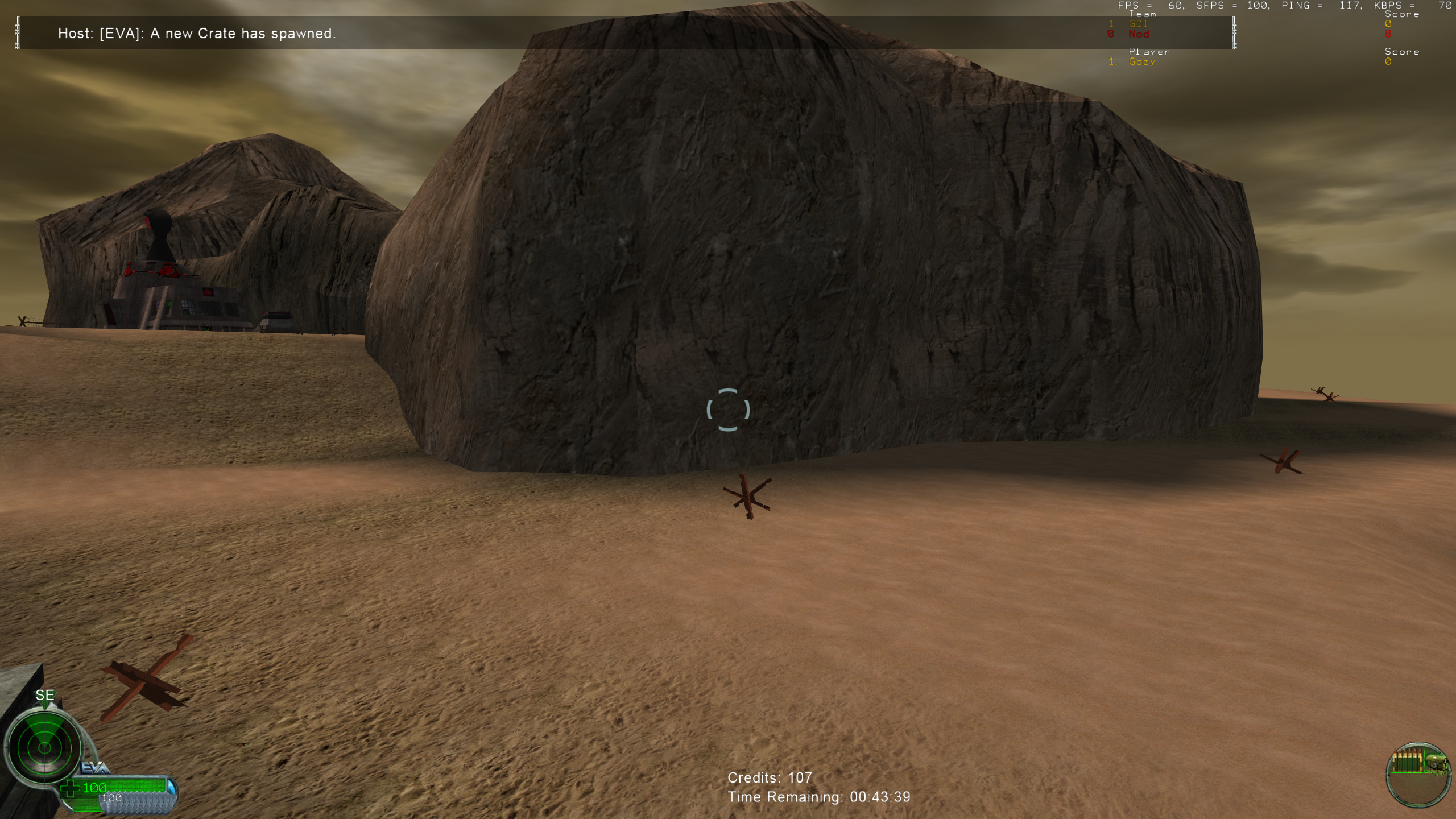Image resolution: width=1456 pixels, height=819 pixels.
Task: Select the Nod team row in scoreboard
Action: (x=1139, y=34)
